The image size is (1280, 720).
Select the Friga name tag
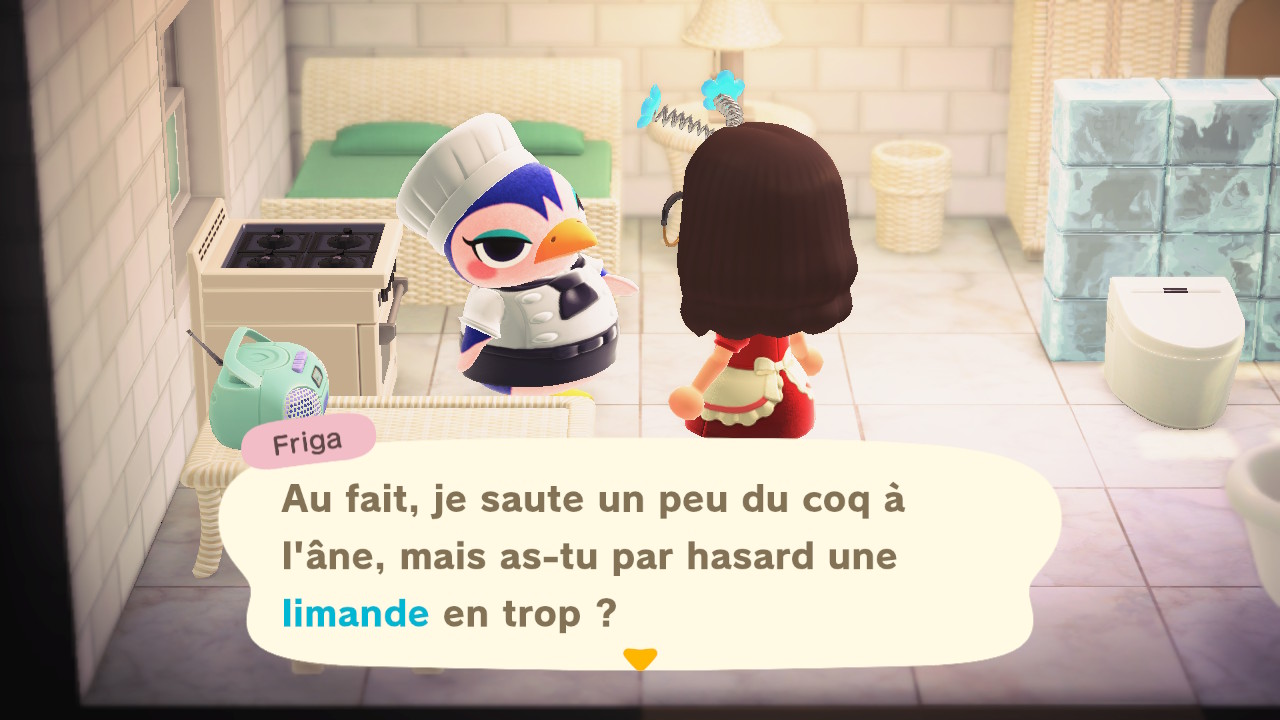point(306,441)
